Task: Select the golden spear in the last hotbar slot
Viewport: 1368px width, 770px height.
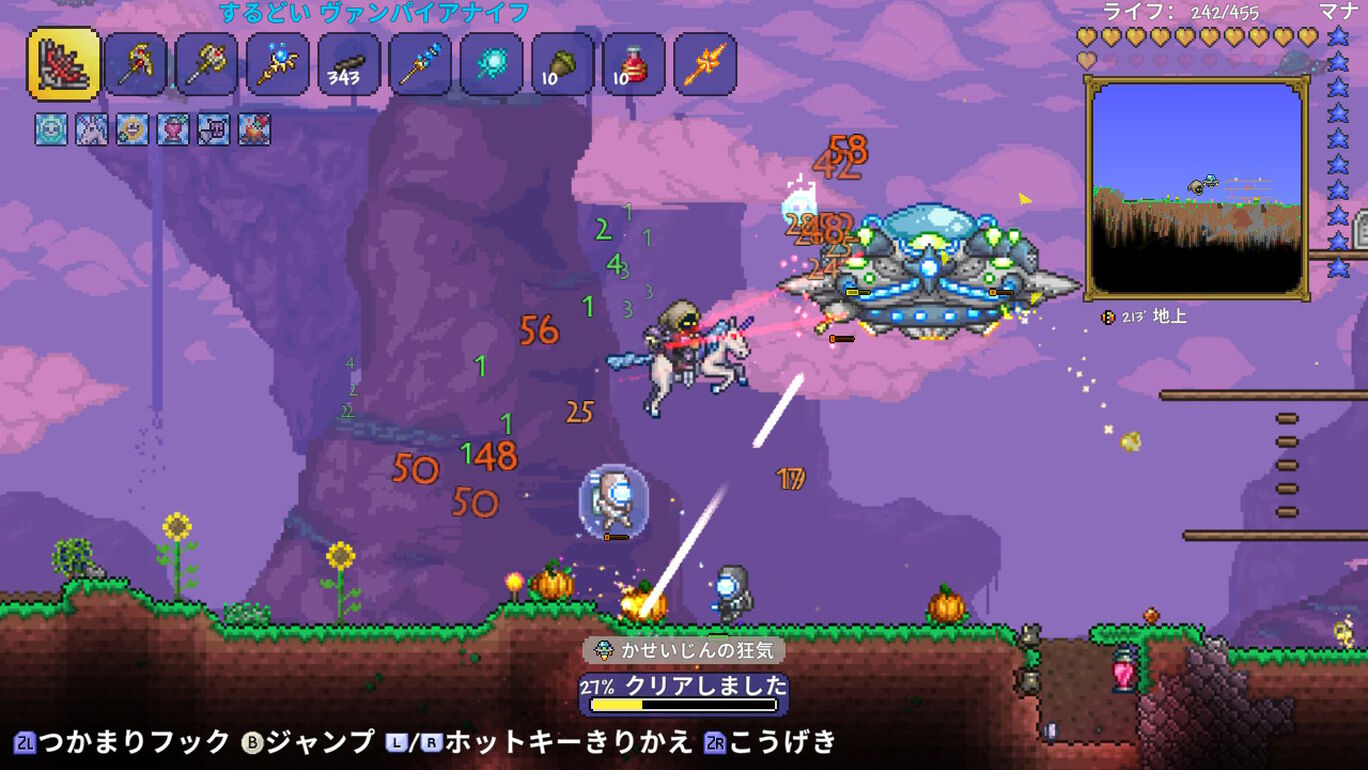Action: point(703,65)
